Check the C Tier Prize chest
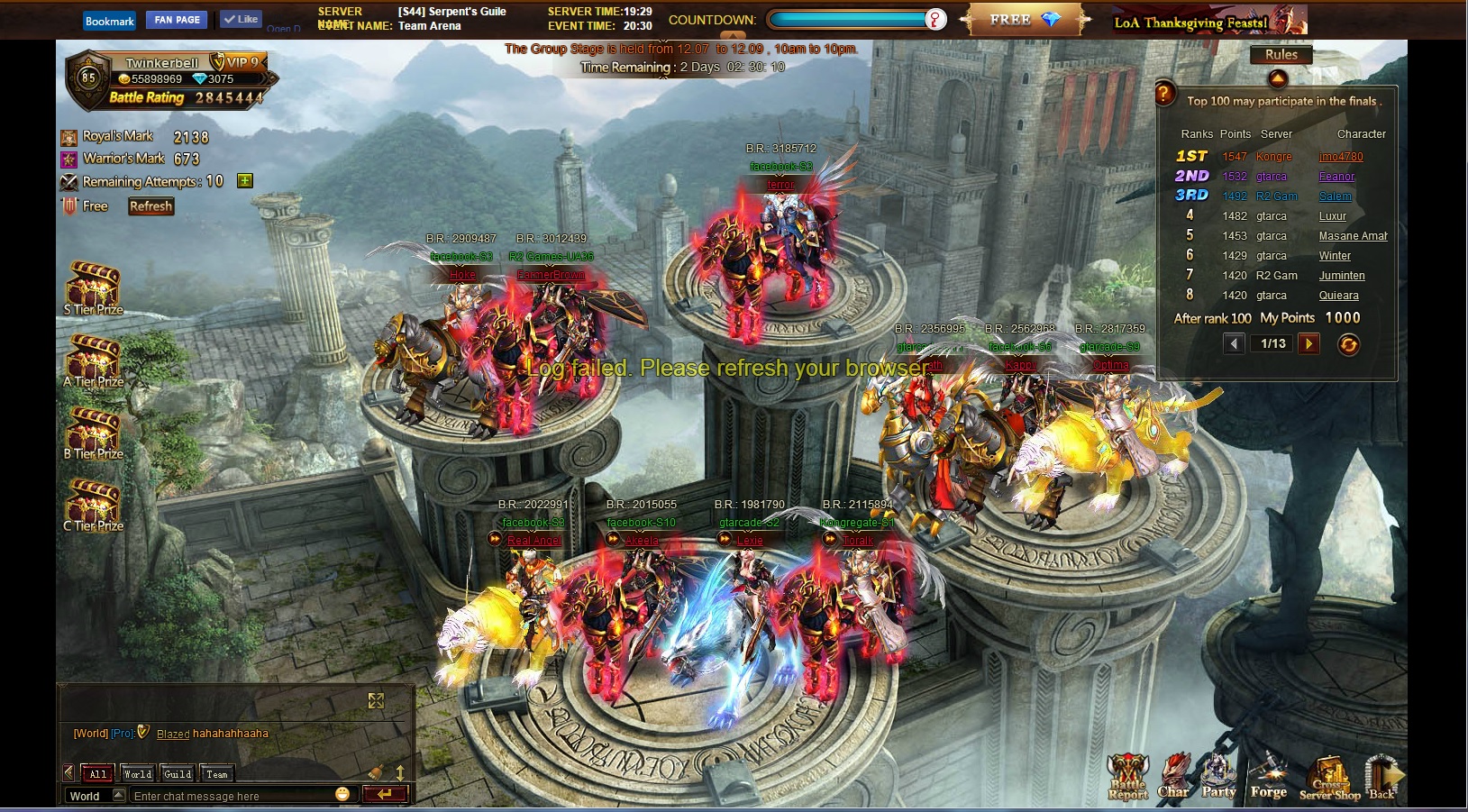The height and width of the screenshot is (812, 1468). [x=93, y=504]
